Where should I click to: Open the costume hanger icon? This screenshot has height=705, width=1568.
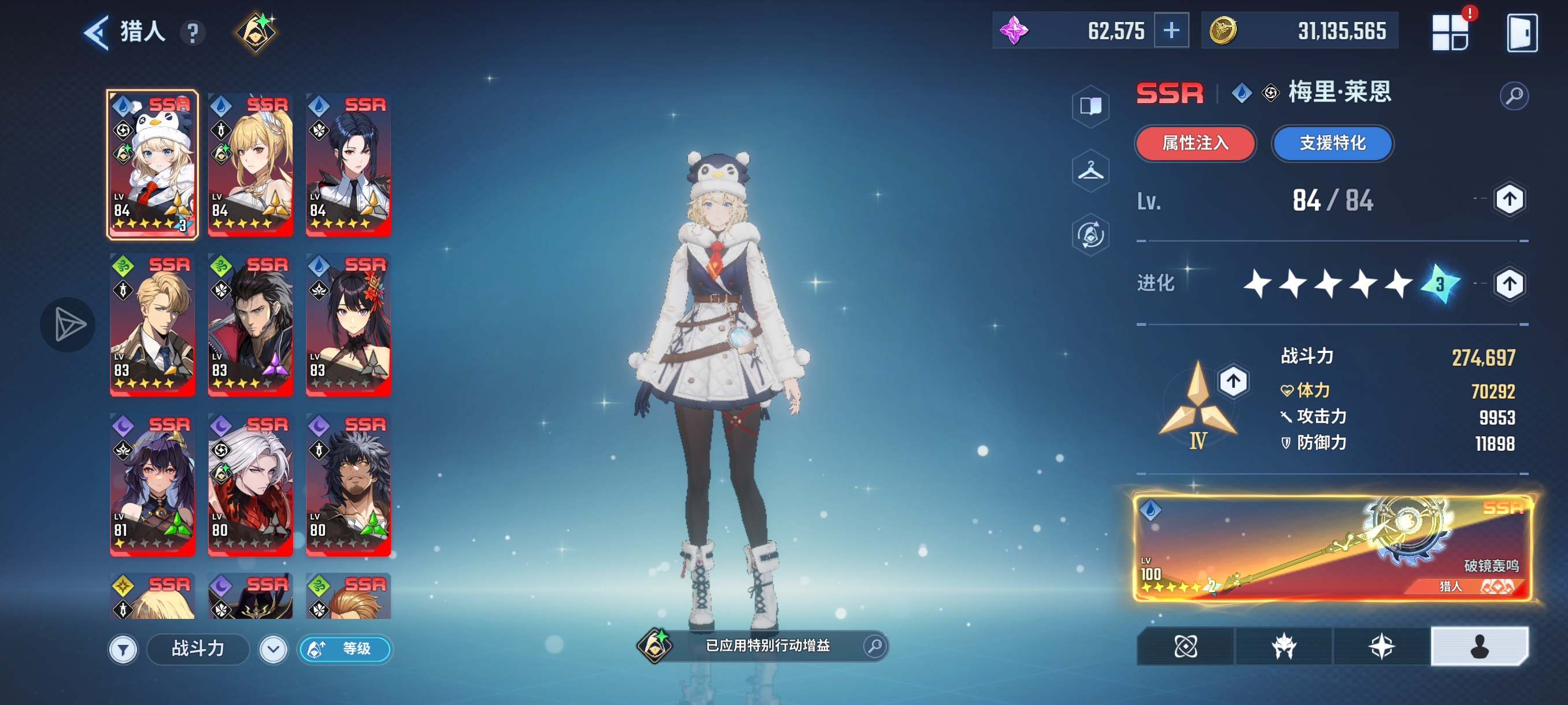pos(1090,170)
